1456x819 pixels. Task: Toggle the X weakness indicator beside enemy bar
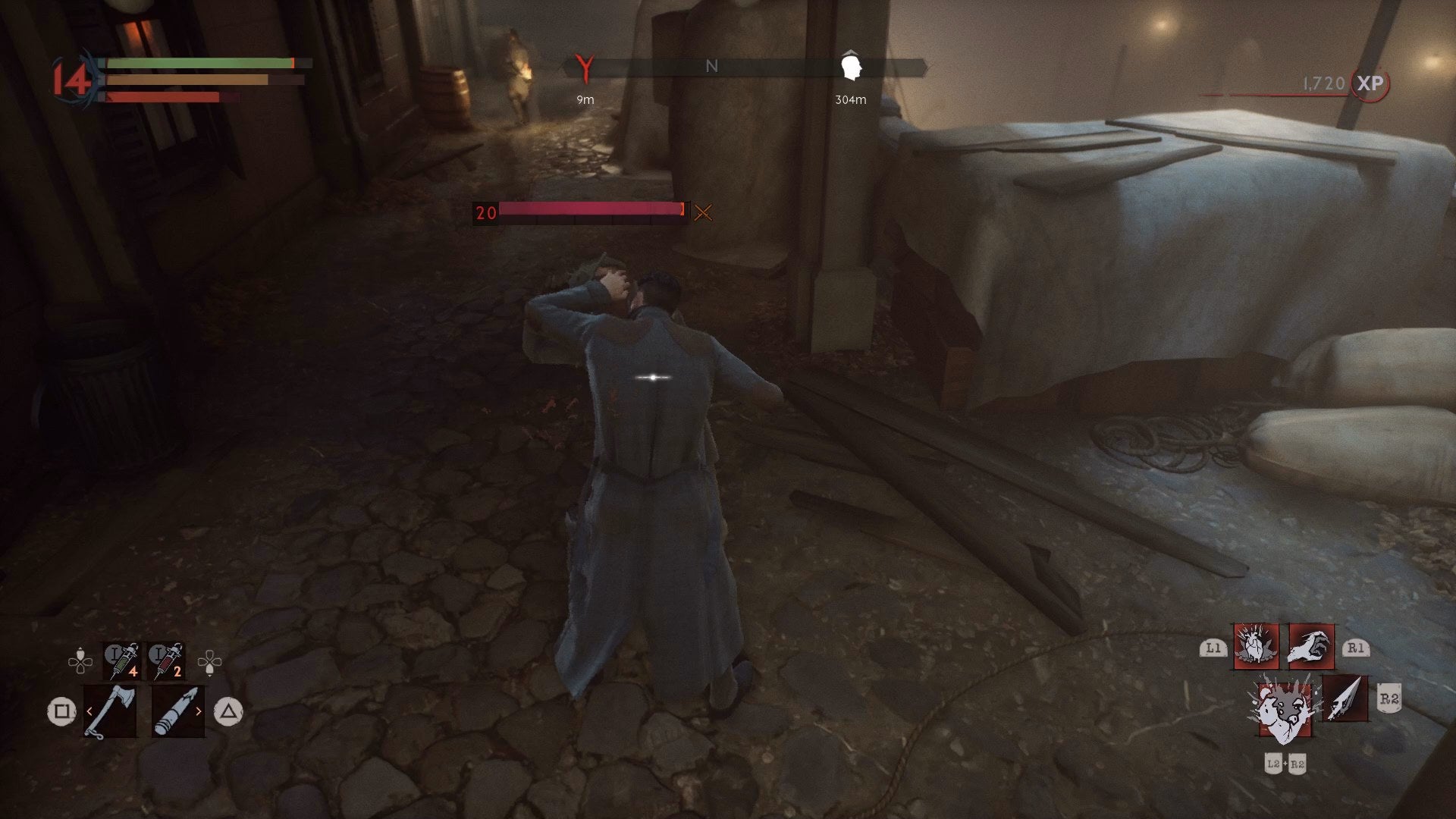pyautogui.click(x=704, y=213)
